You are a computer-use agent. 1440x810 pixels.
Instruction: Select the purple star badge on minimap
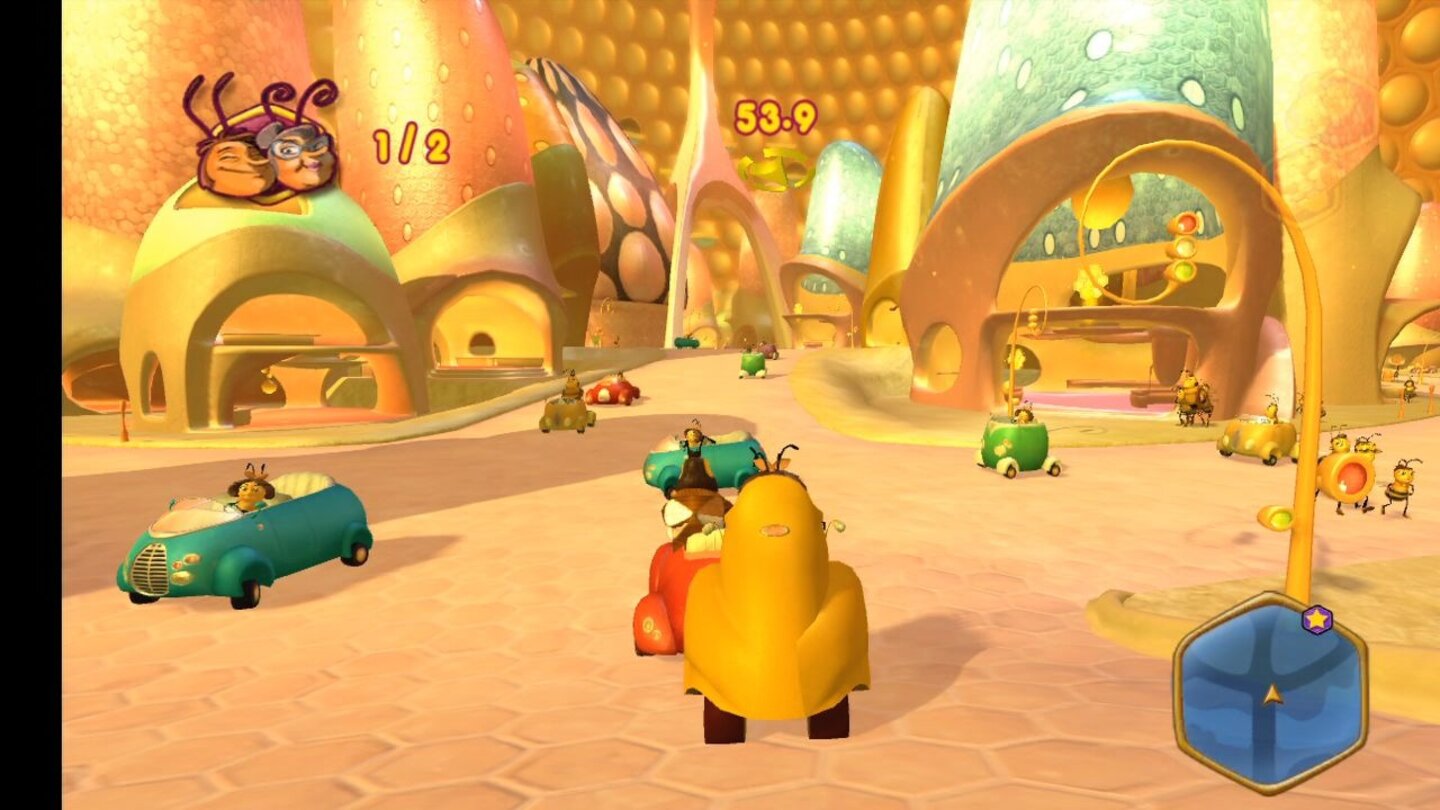coord(1316,619)
